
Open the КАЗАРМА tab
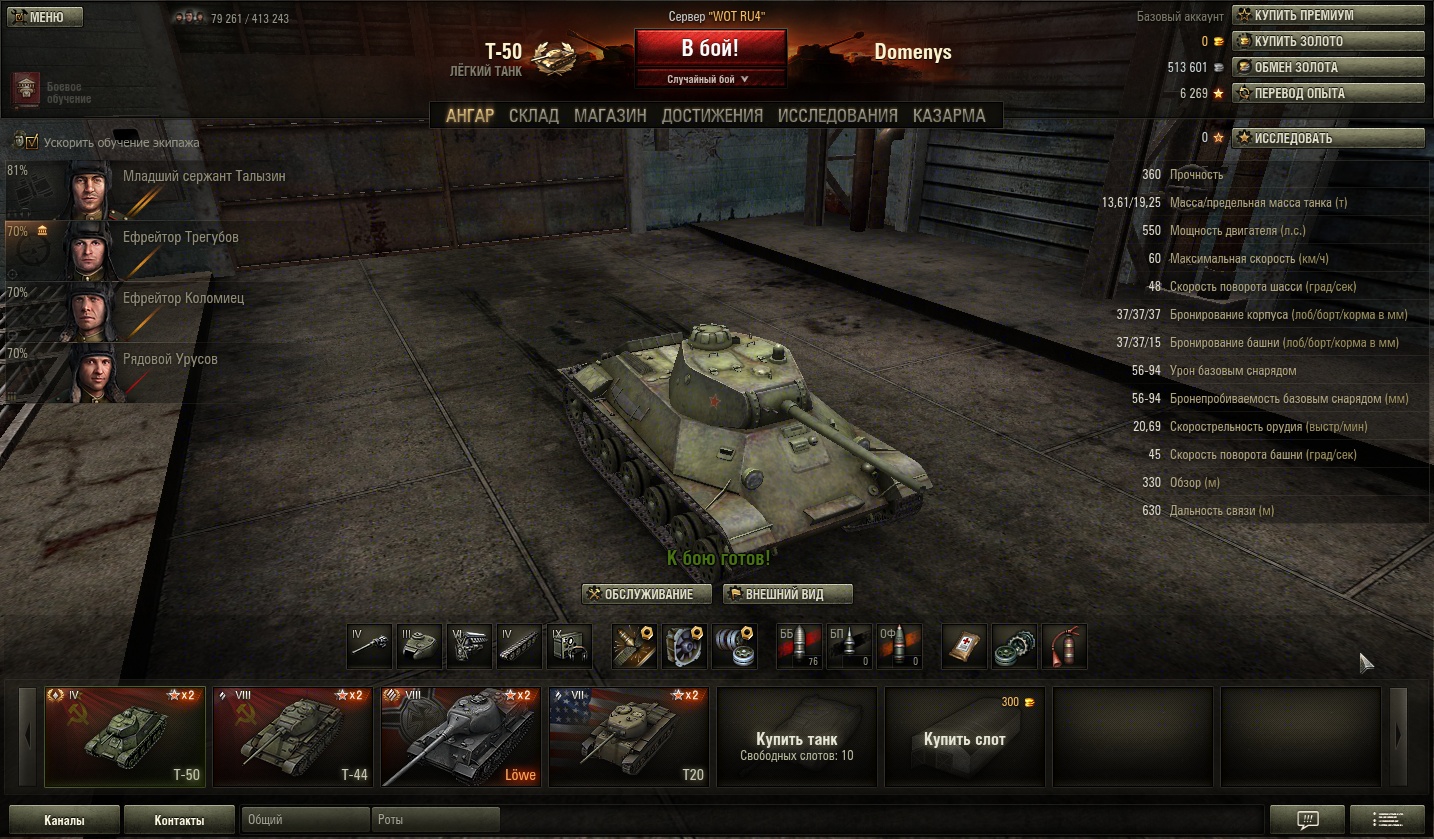click(x=949, y=115)
